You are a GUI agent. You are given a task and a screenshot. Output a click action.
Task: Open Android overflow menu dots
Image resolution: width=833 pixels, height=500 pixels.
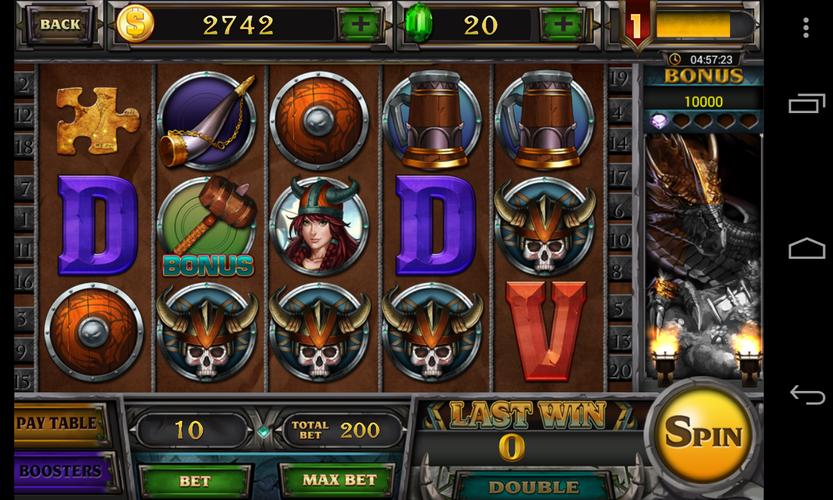(x=806, y=28)
